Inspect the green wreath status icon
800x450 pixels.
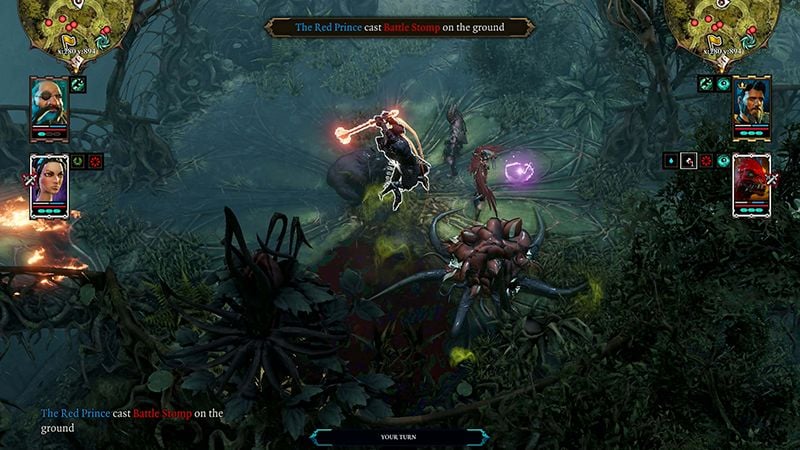78,160
